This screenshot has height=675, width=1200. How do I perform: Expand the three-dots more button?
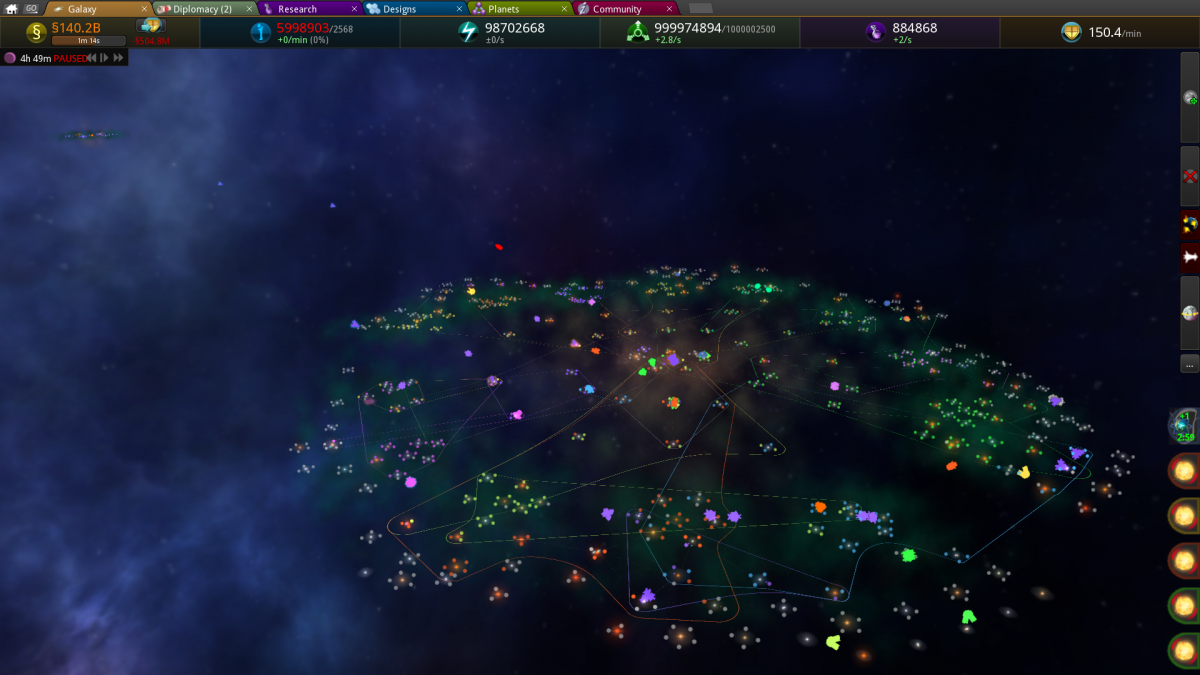click(x=1189, y=363)
